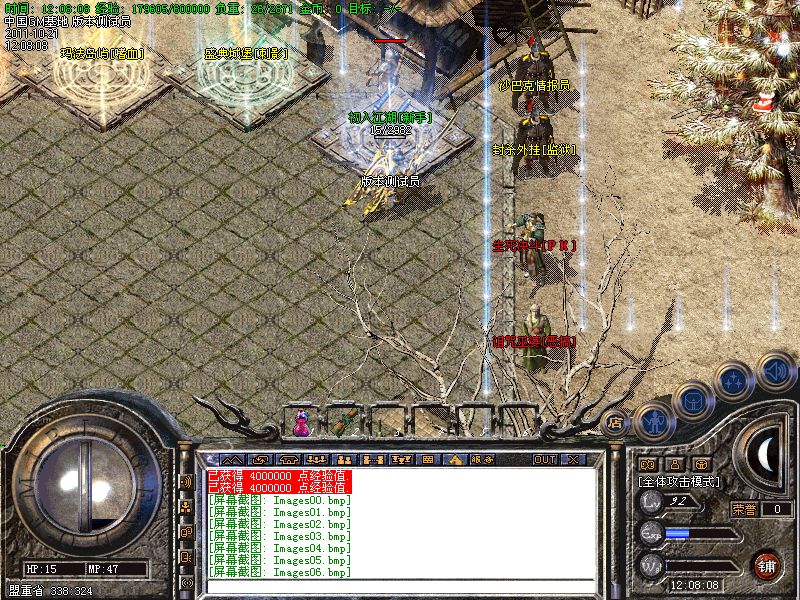The height and width of the screenshot is (600, 800).
Task: Click the organization tree chat side button
Action: 186,506
